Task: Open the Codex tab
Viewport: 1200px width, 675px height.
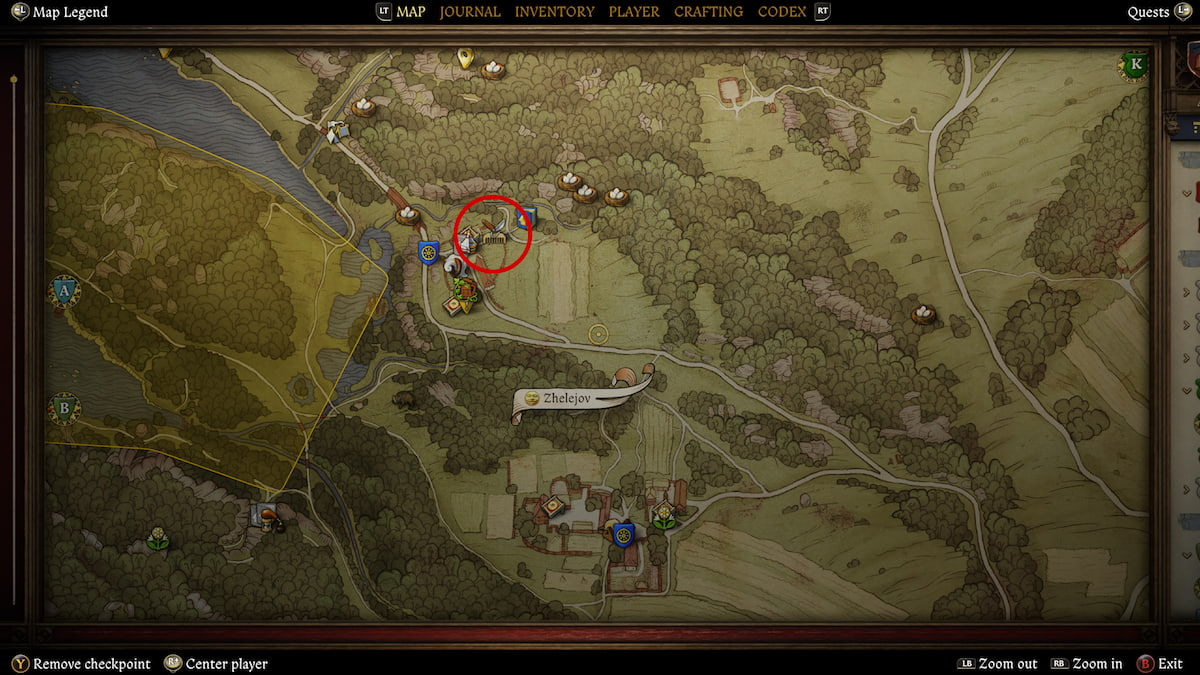Action: point(783,12)
